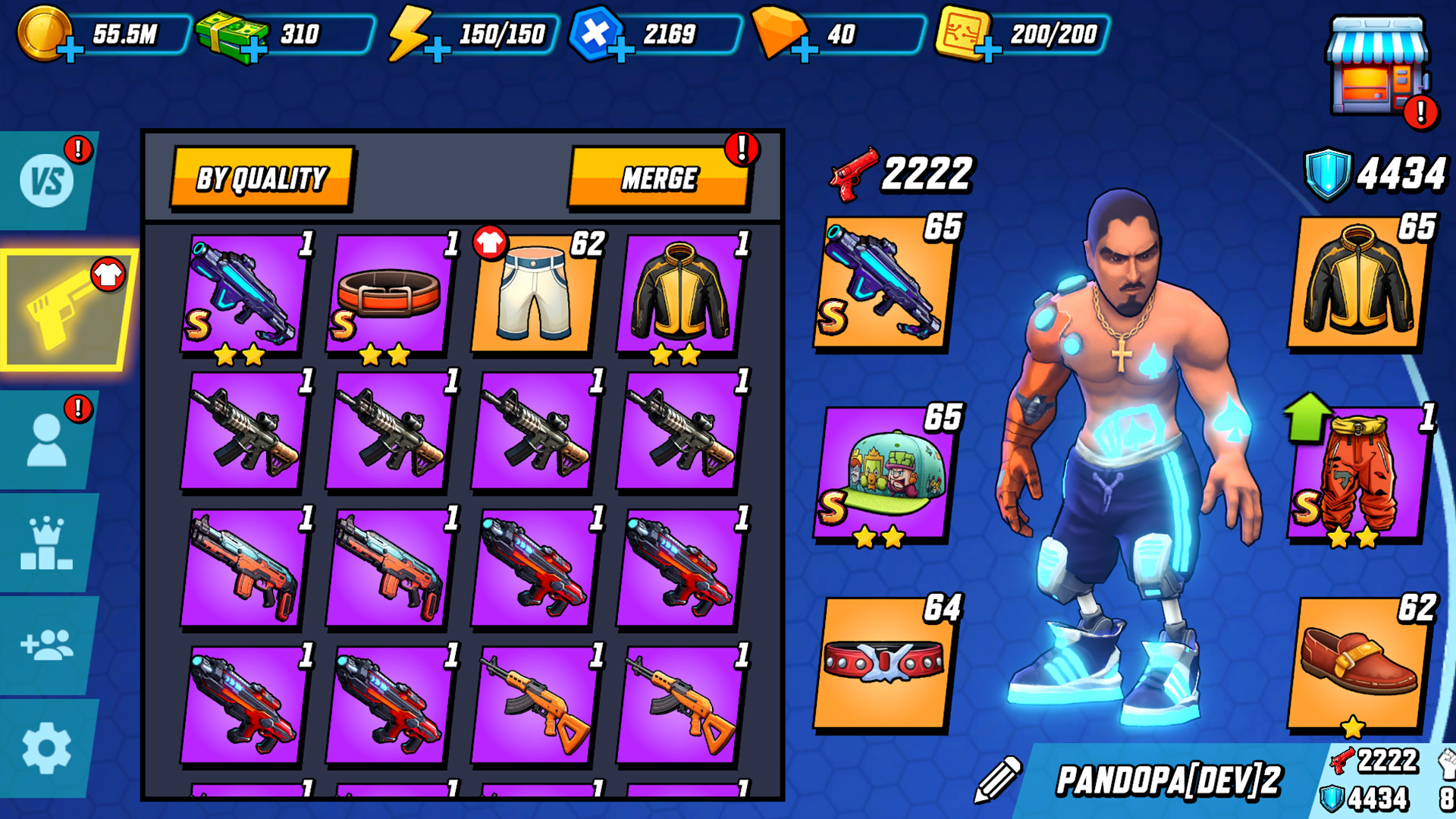The height and width of the screenshot is (819, 1456).
Task: Open the shop storefront icon
Action: point(1376,68)
